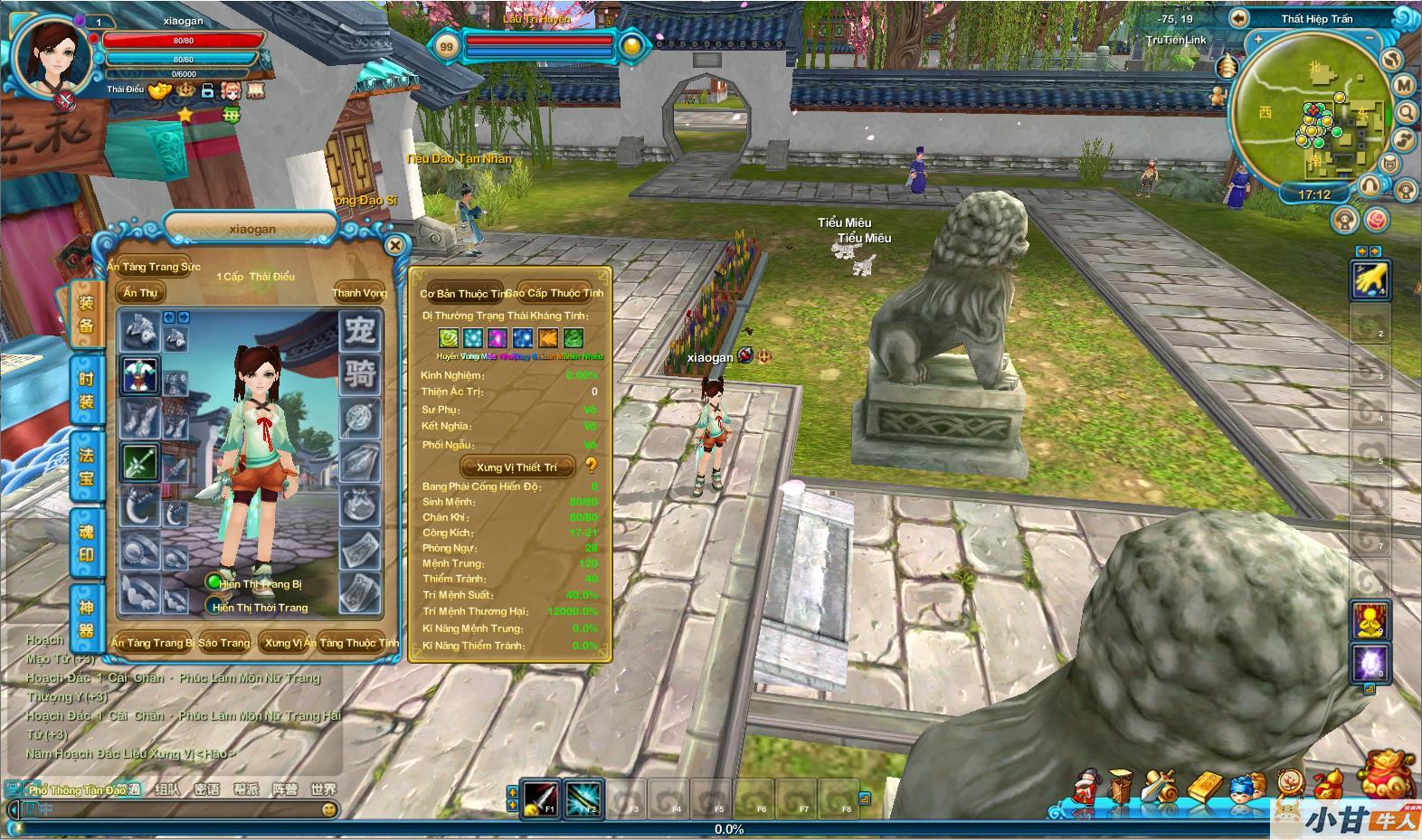Screen dimensions: 1422x840
Task: Select the equipped green sword weapon slot
Action: point(139,463)
